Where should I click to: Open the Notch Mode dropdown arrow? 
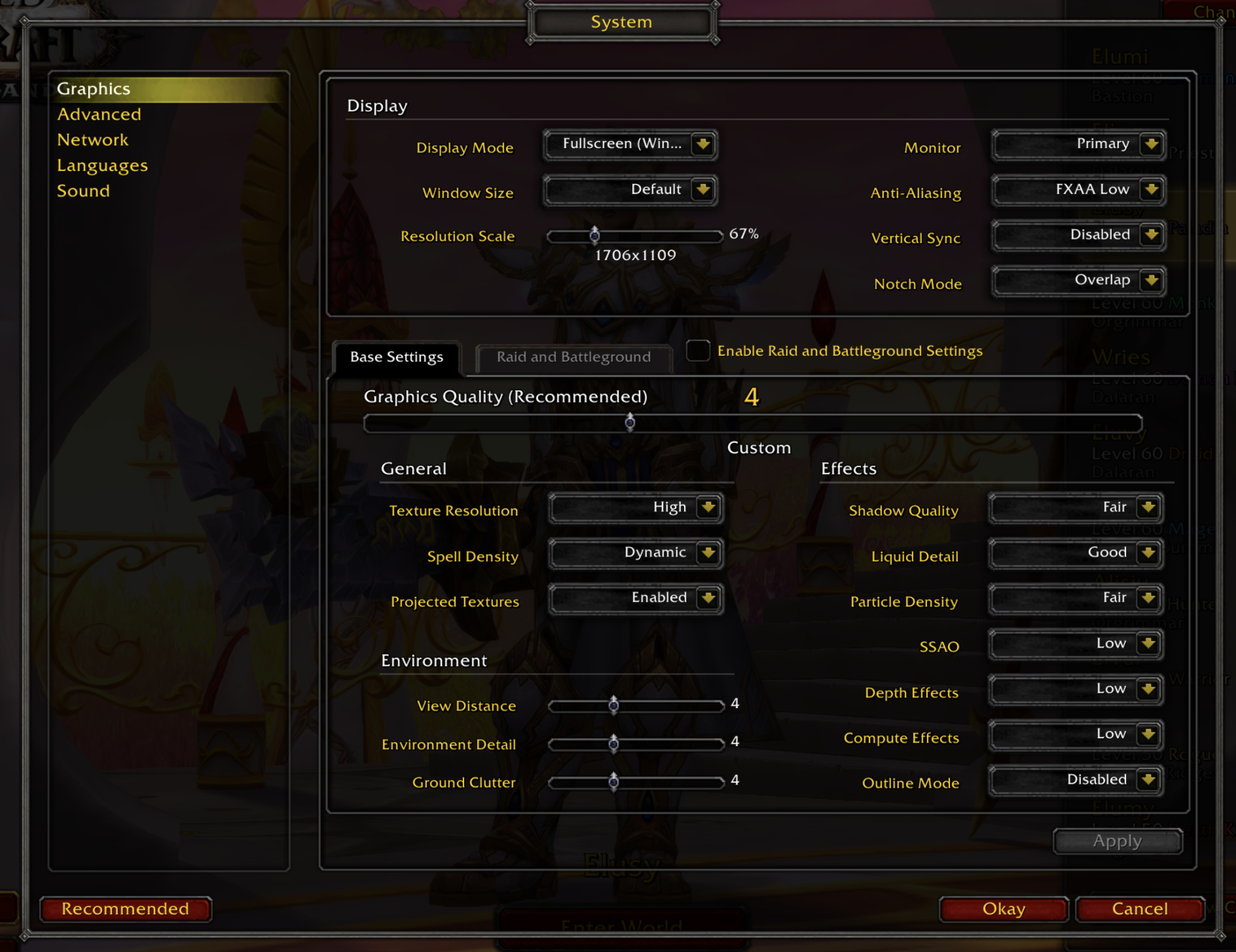[1151, 280]
